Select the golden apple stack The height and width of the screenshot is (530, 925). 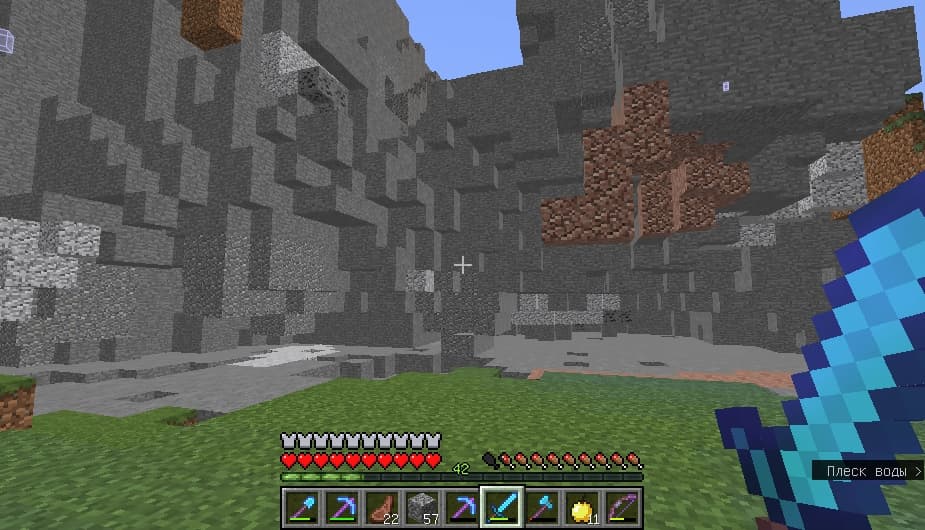[x=580, y=506]
